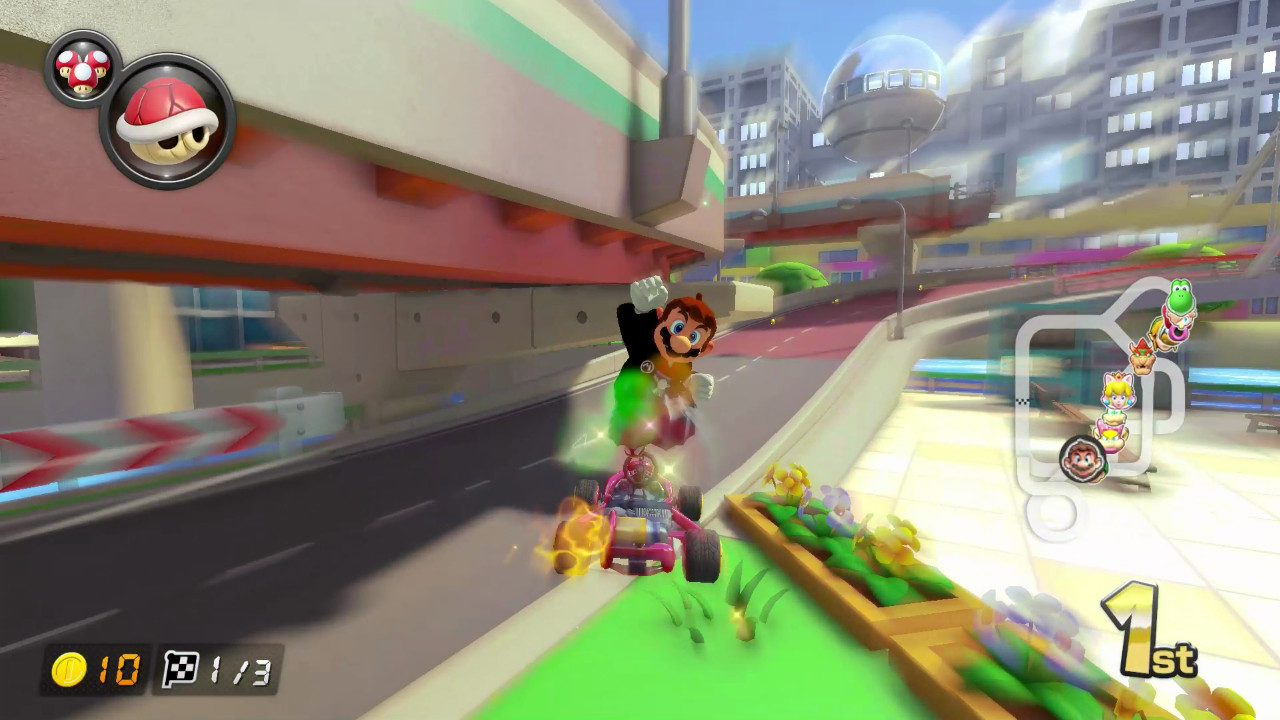
Task: Select Yoshi's icon on the minimap
Action: coord(1178,297)
